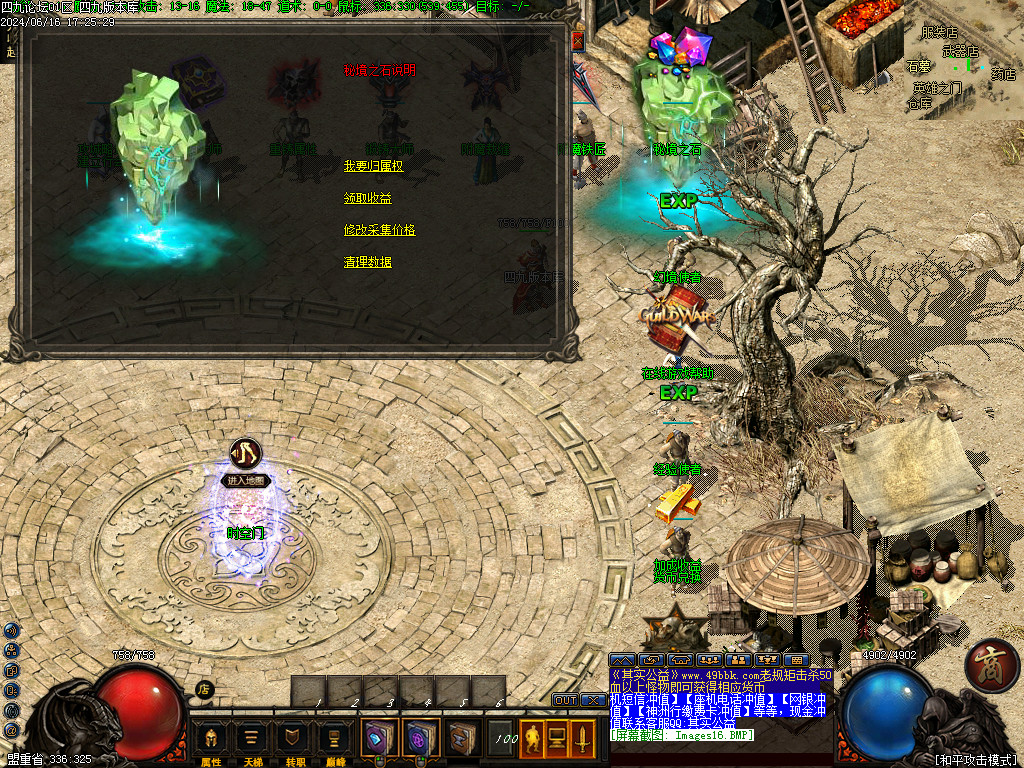The image size is (1024, 768).
Task: Click the 进入地图 enter map button
Action: (246, 481)
